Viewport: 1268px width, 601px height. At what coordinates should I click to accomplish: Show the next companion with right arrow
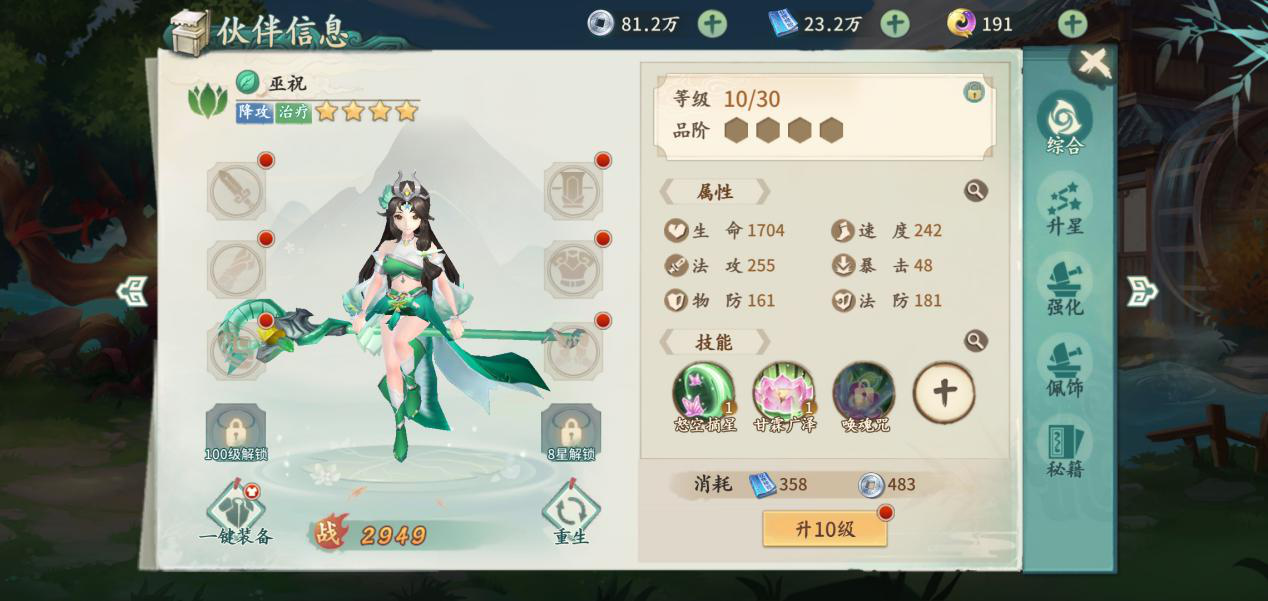[x=1141, y=291]
